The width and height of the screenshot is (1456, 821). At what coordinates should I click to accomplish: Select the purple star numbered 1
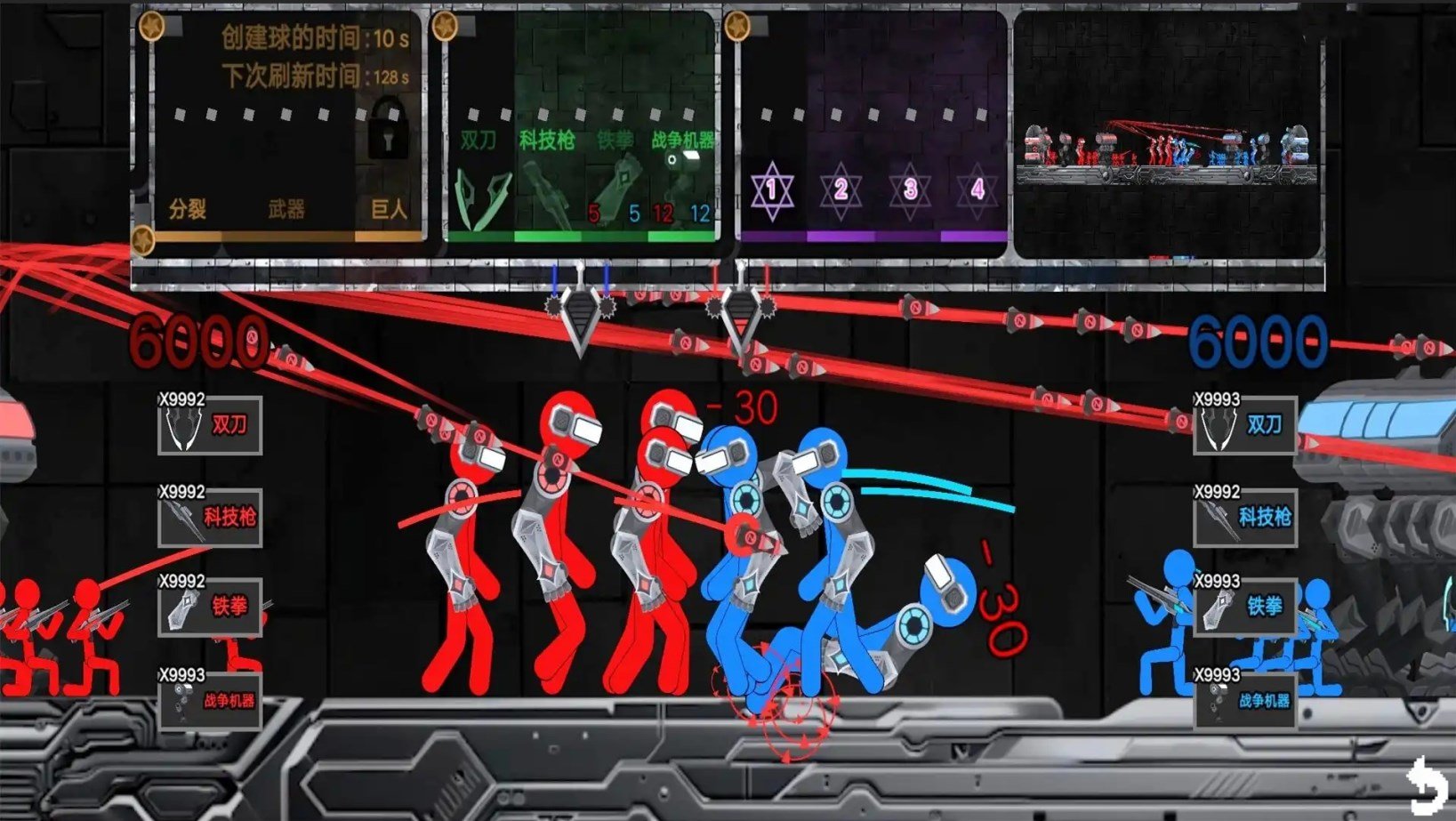tap(771, 189)
